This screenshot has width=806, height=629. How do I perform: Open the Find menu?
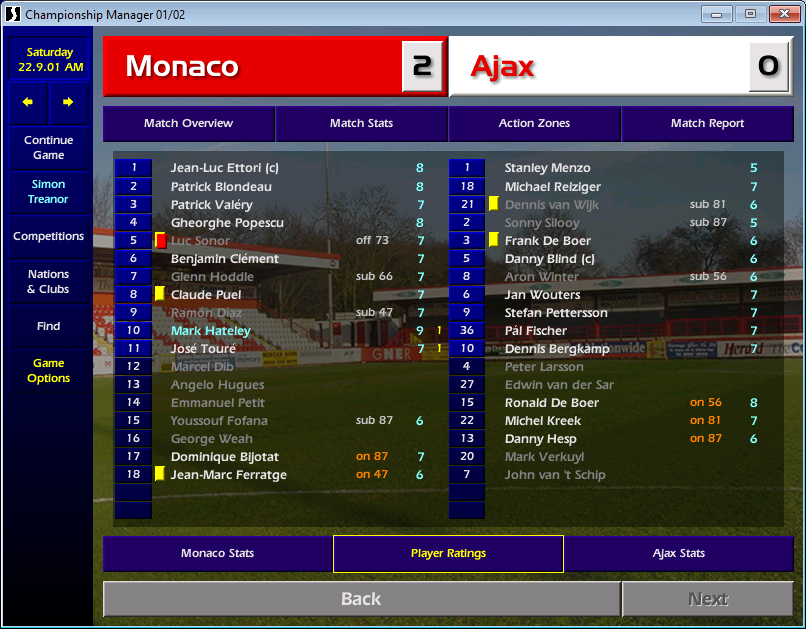(x=48, y=326)
